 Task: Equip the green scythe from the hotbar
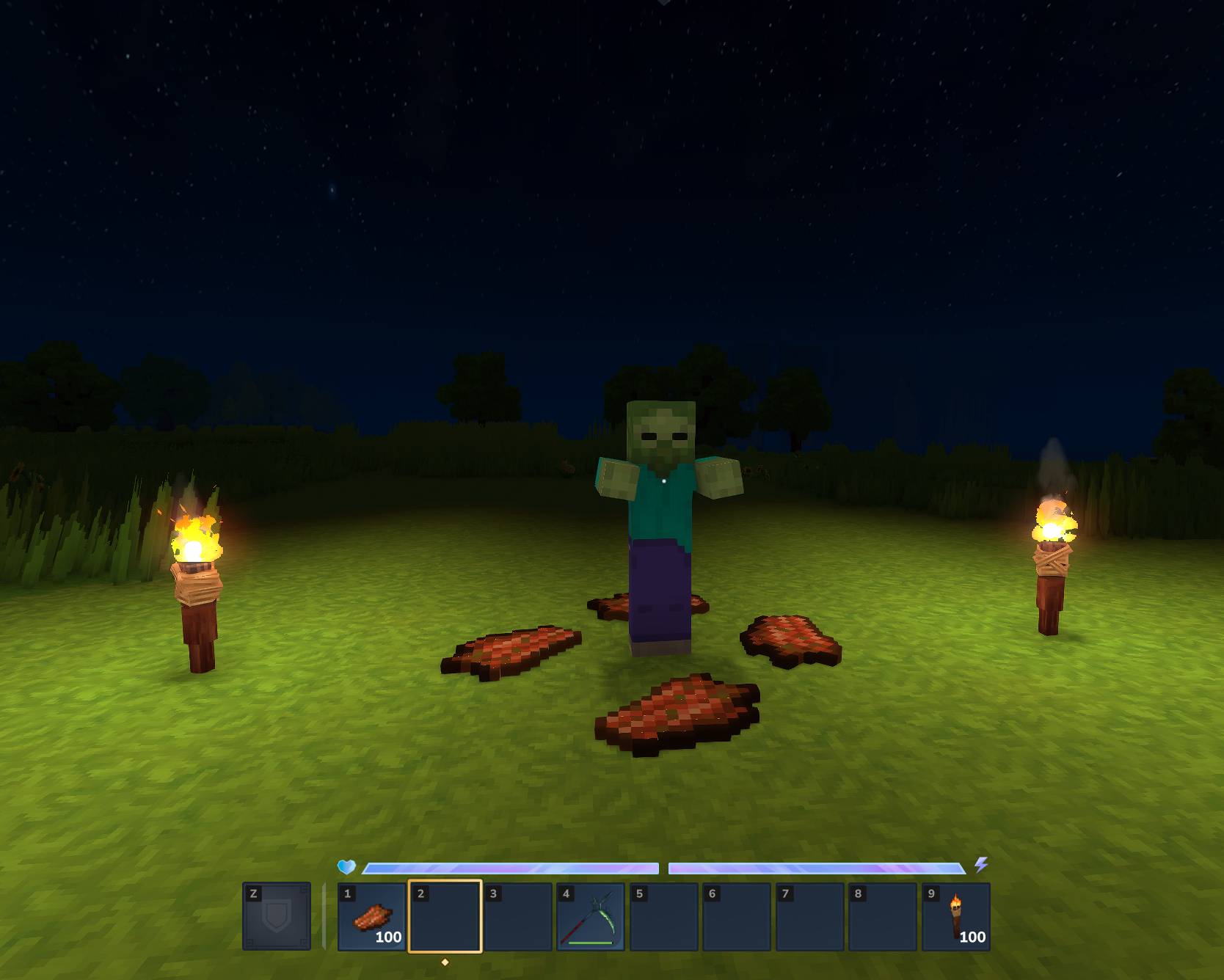click(x=591, y=917)
